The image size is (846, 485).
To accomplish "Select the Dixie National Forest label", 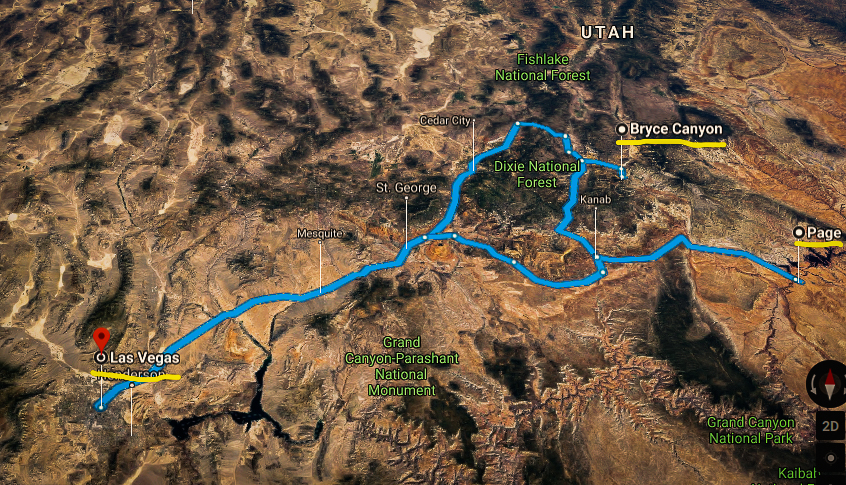I will [x=536, y=174].
